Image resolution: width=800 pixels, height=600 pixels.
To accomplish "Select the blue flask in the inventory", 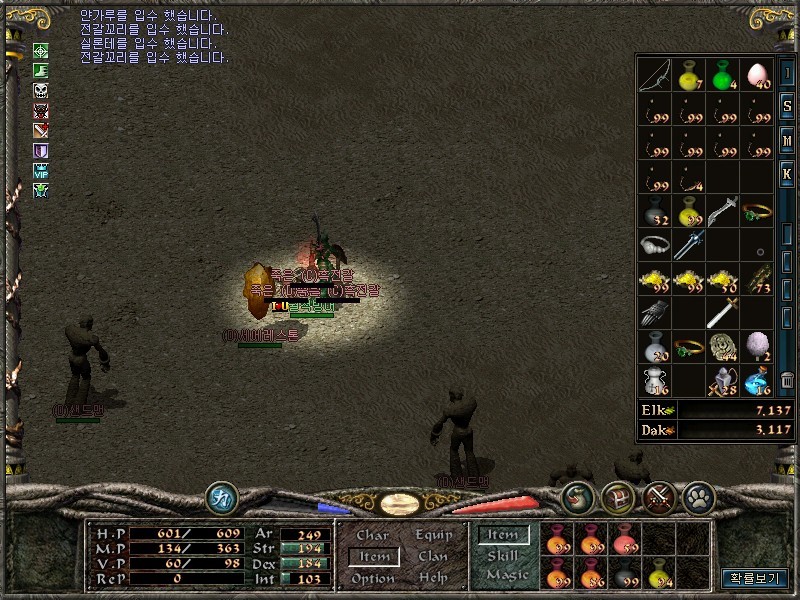I will [x=756, y=380].
